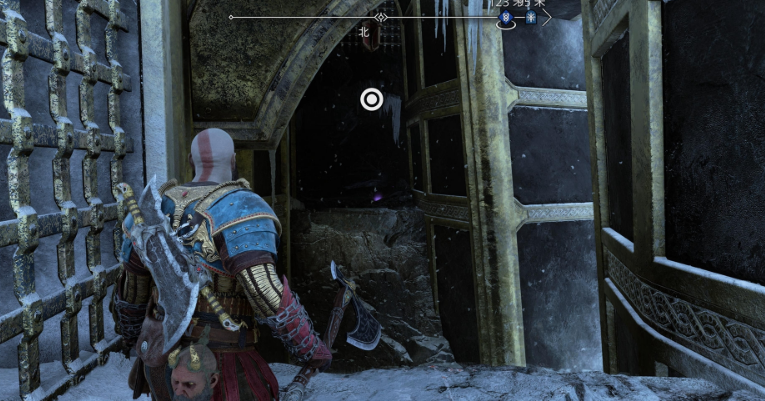This screenshot has width=765, height=401.
Task: Select the north indicator under the compass
Action: click(x=364, y=32)
